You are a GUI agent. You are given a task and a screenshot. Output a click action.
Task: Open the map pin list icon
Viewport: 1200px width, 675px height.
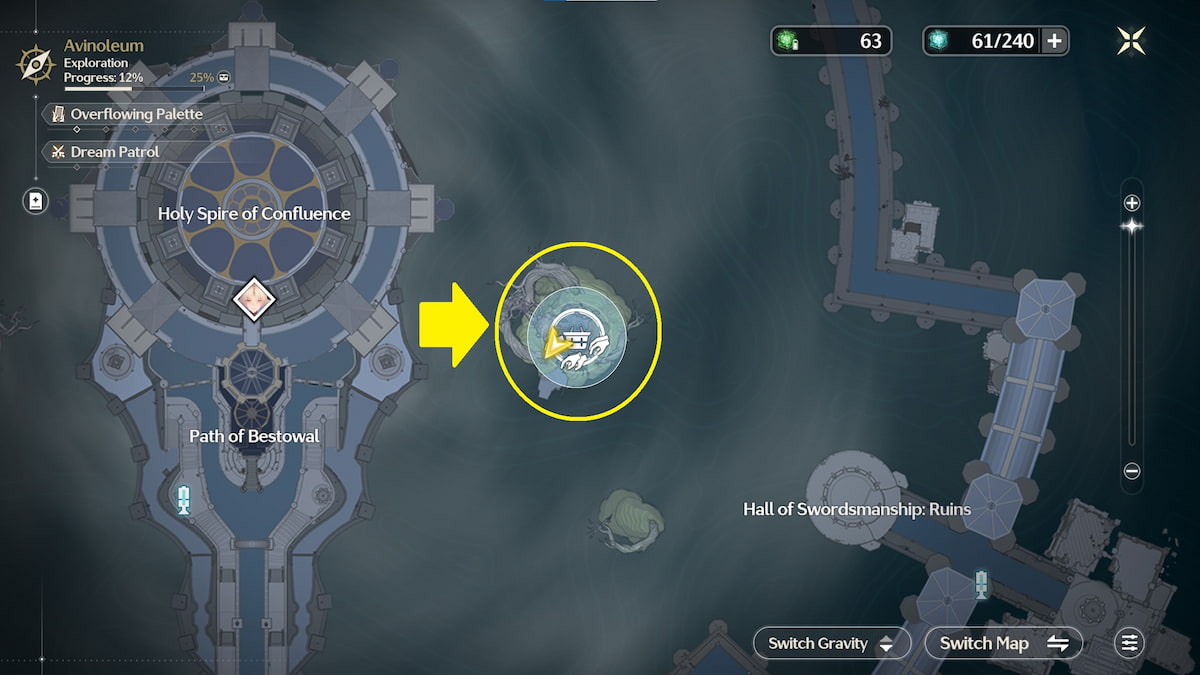(x=36, y=201)
